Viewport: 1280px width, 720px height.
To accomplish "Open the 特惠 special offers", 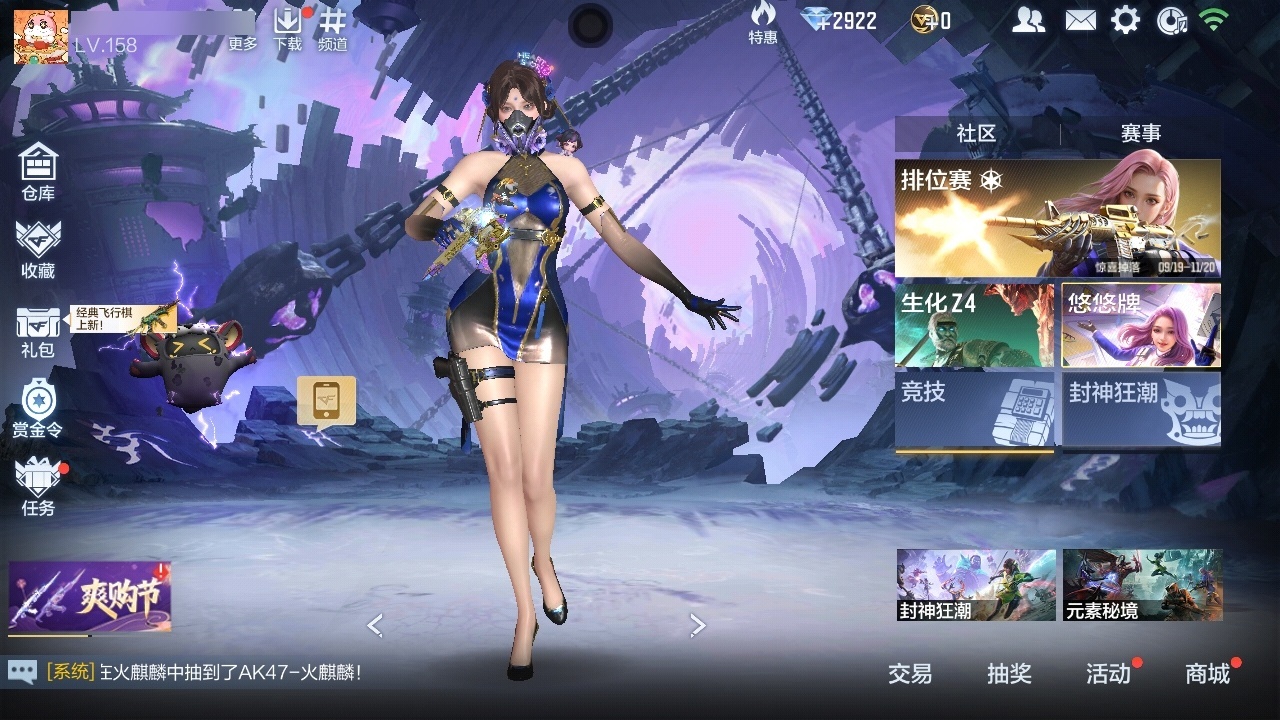I will pos(763,22).
